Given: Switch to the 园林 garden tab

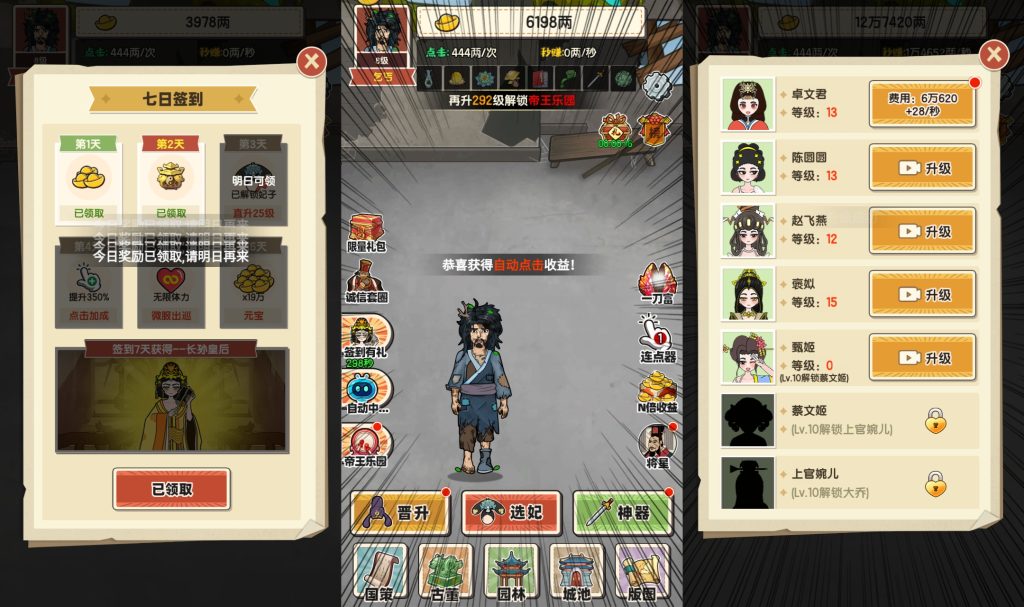Looking at the screenshot, I should tap(511, 572).
